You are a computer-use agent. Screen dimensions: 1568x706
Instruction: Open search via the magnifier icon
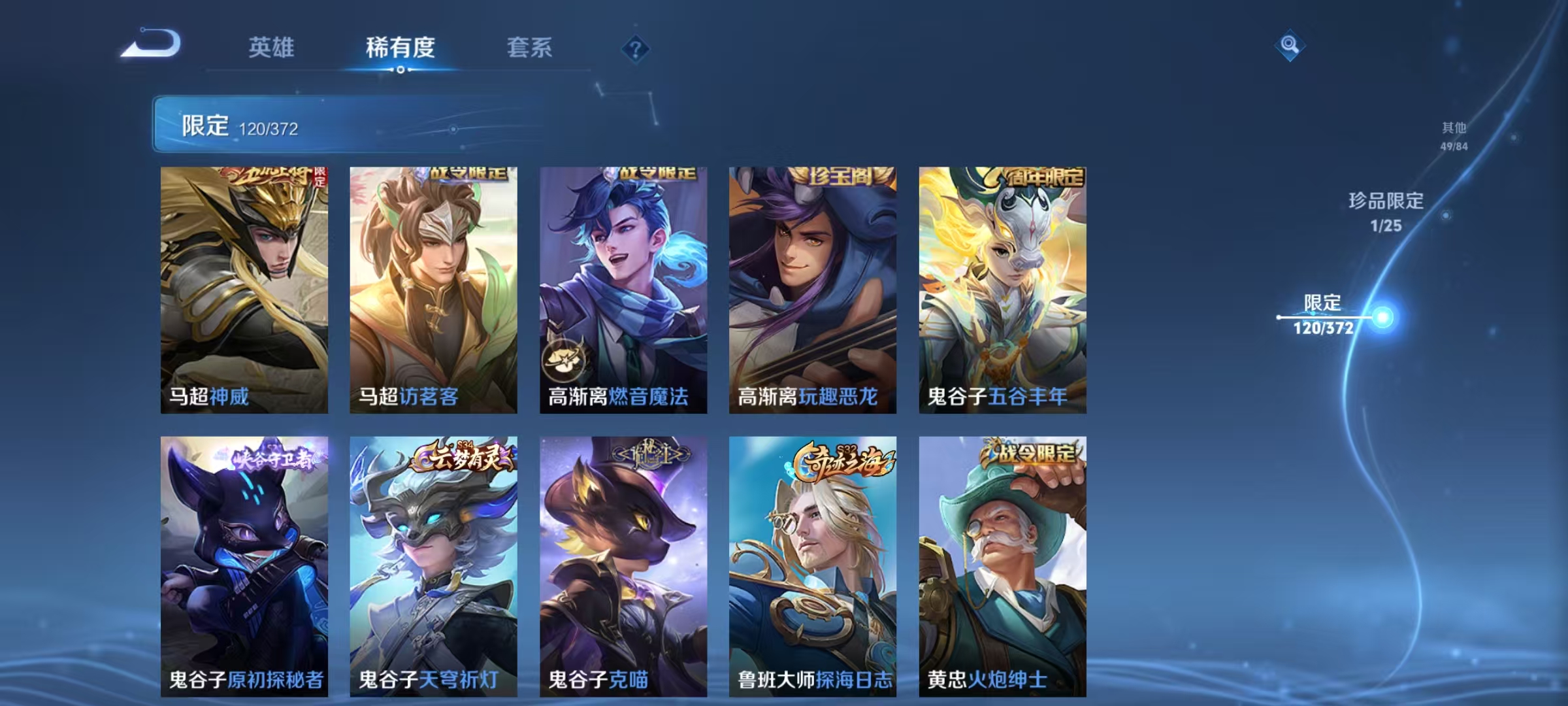[1290, 46]
